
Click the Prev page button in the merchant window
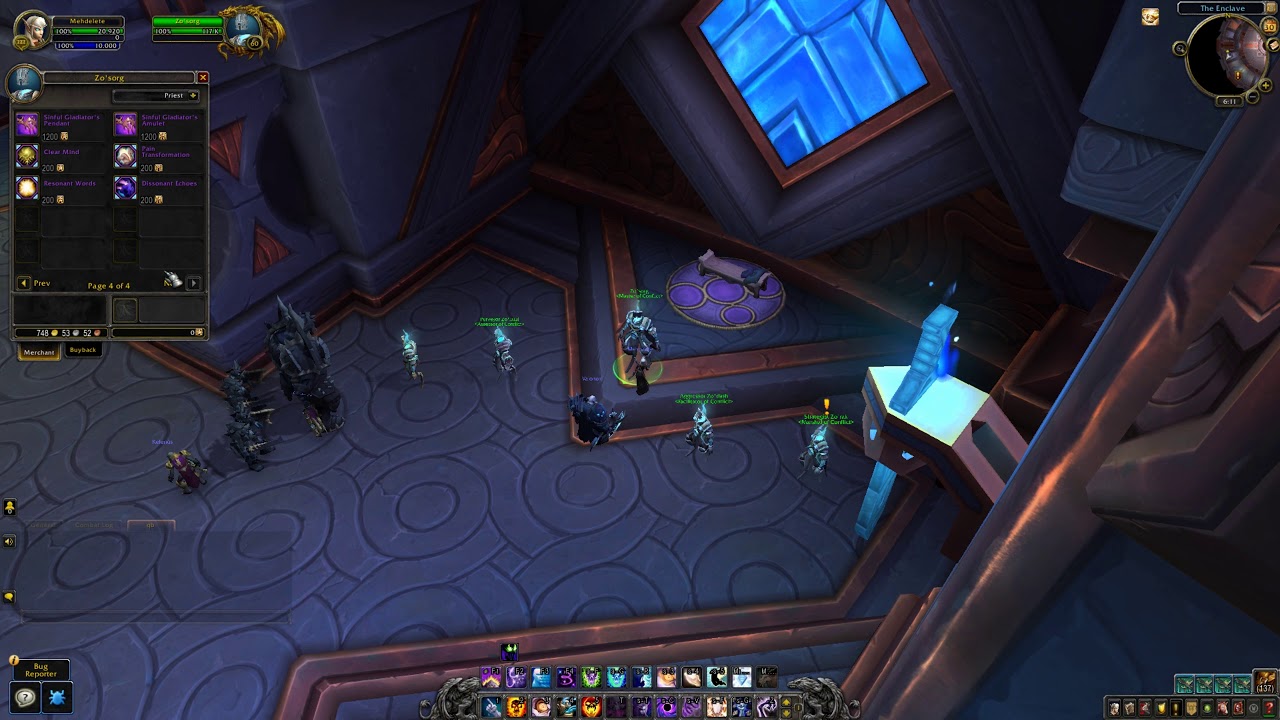(x=28, y=283)
